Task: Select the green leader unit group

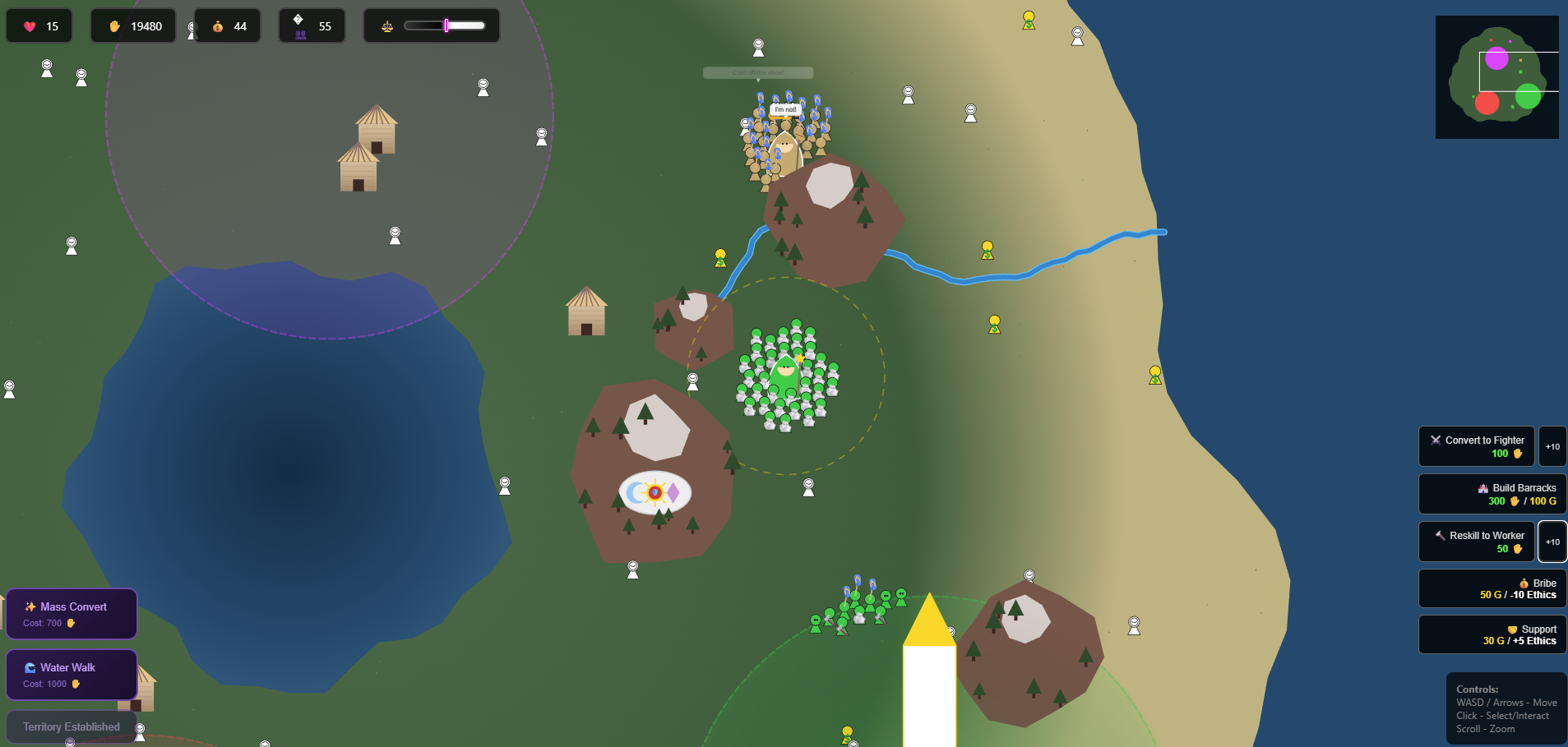Action: tap(786, 376)
